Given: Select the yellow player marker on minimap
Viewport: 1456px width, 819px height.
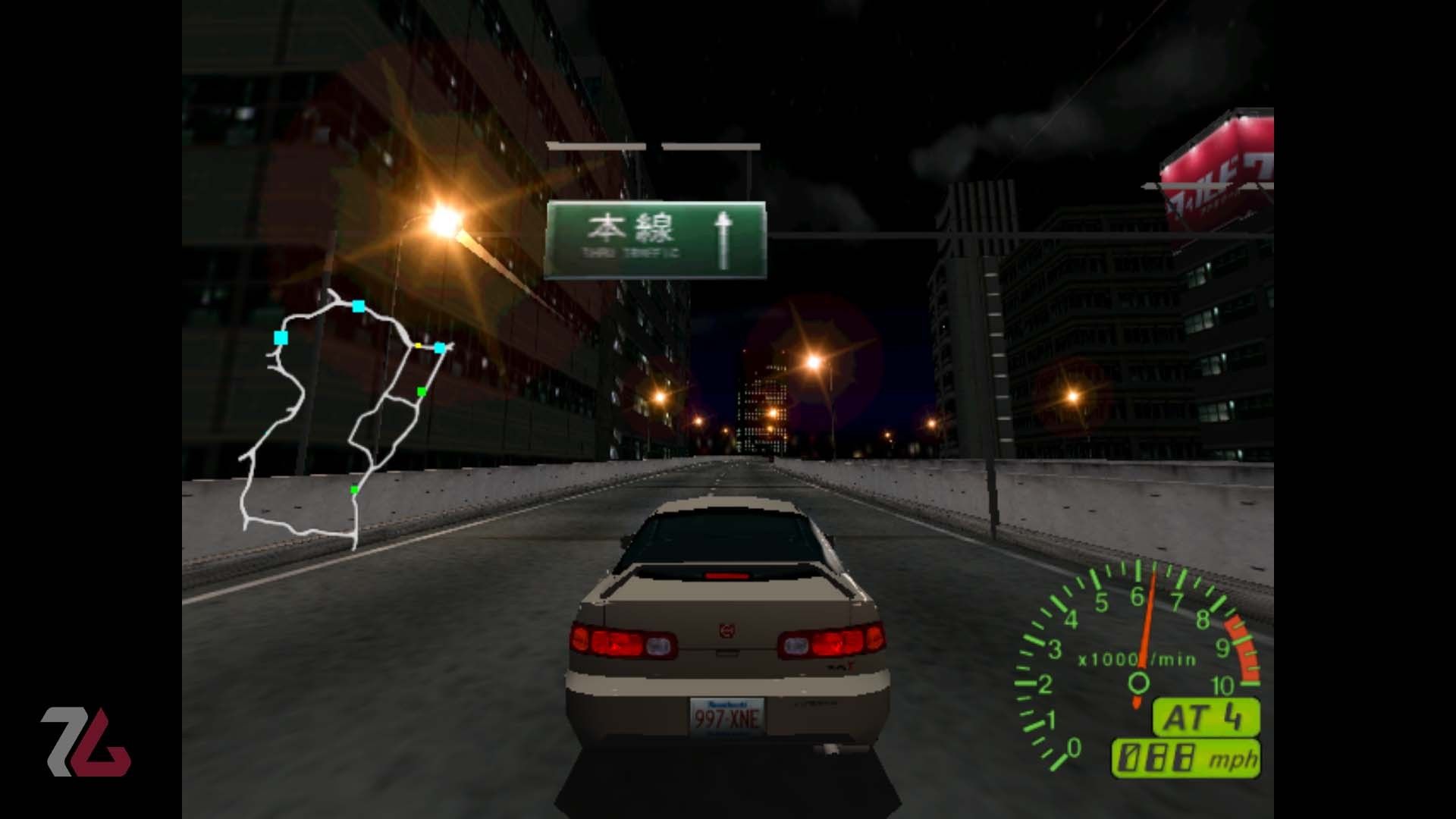Looking at the screenshot, I should pos(418,345).
